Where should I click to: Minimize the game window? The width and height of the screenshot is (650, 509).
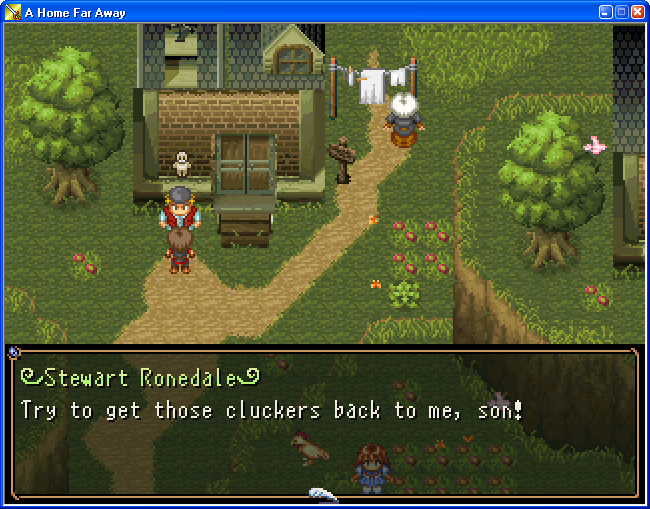coord(605,11)
